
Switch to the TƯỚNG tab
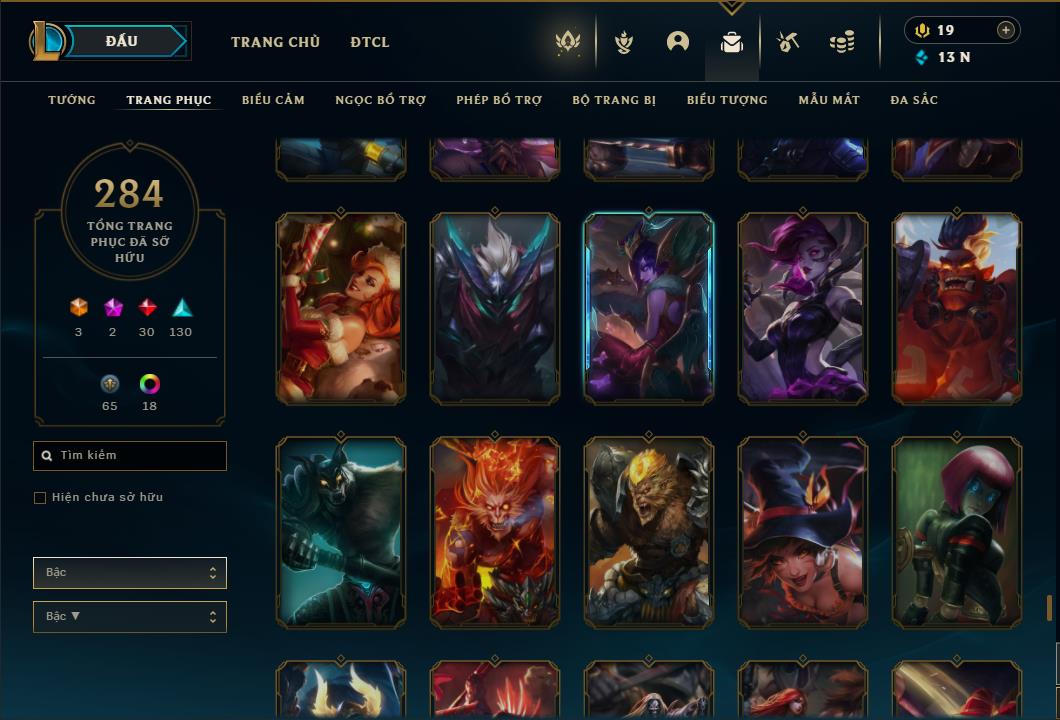(x=72, y=100)
